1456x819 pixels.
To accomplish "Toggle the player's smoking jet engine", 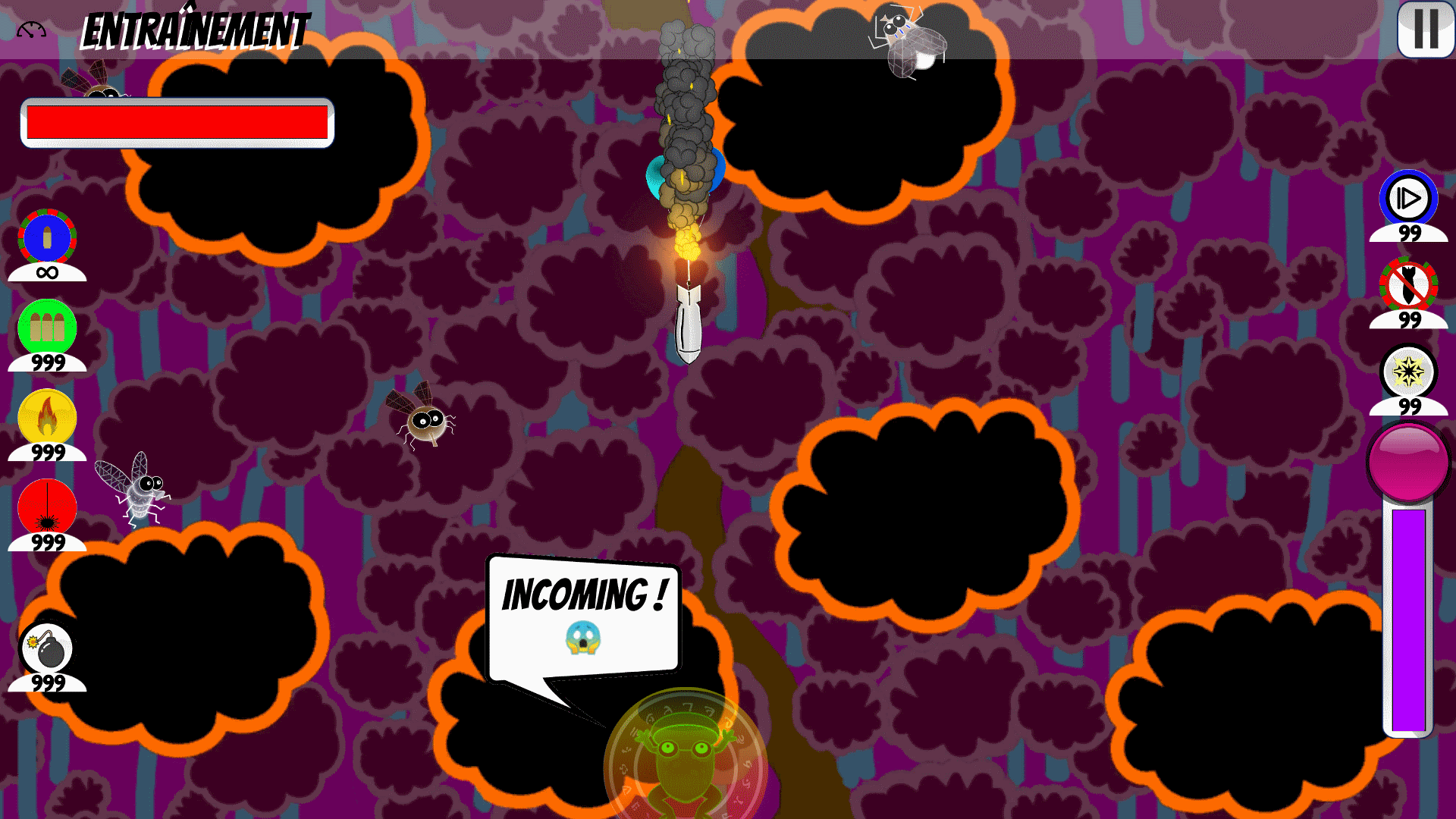I will (x=682, y=174).
